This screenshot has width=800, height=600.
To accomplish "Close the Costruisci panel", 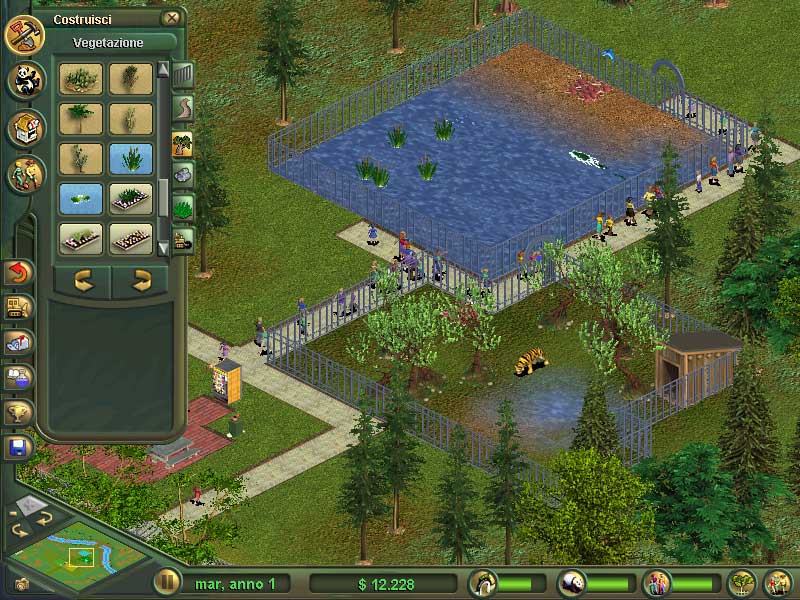I will [x=172, y=17].
